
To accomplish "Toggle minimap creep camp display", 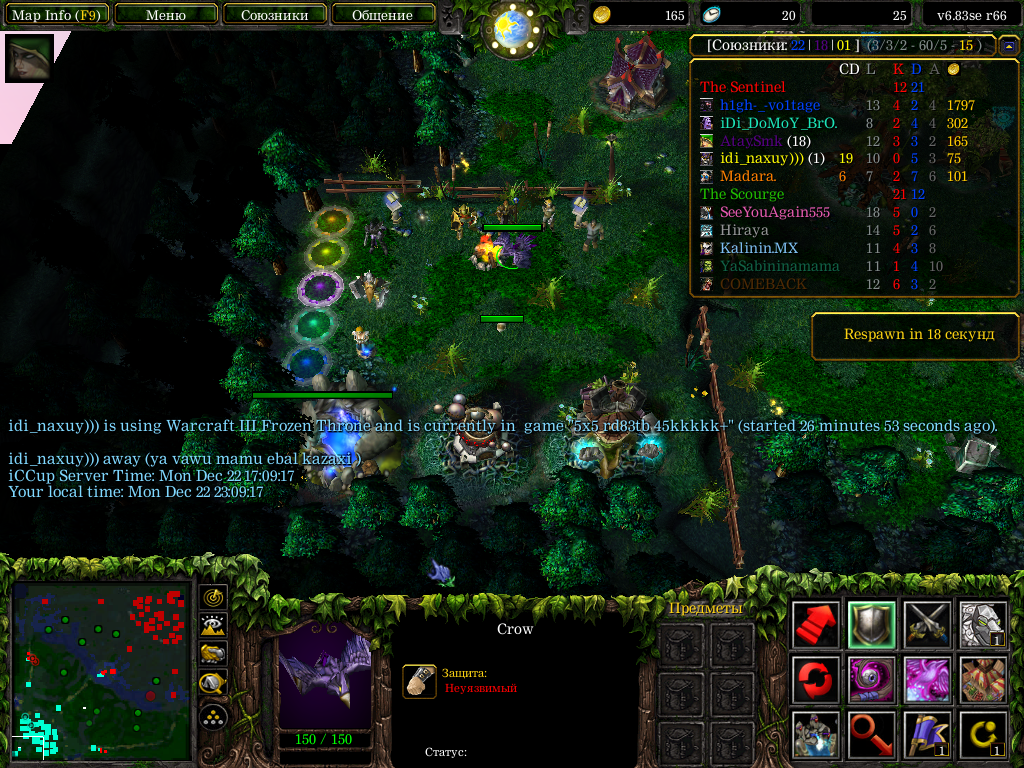I will click(212, 685).
